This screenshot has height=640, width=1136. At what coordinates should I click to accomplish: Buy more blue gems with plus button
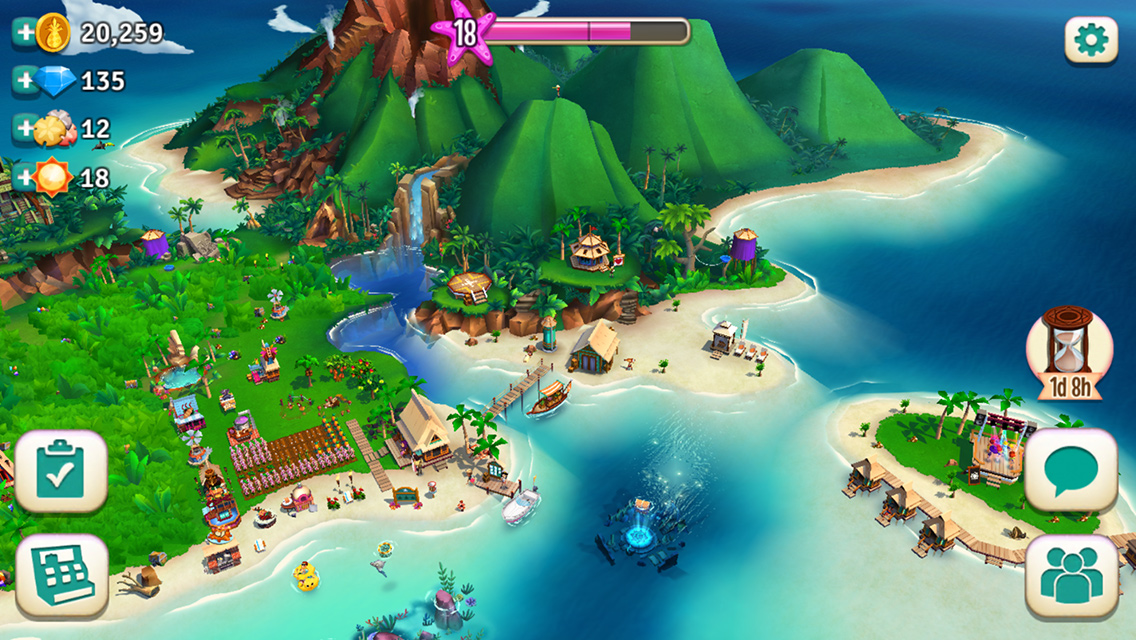point(24,81)
